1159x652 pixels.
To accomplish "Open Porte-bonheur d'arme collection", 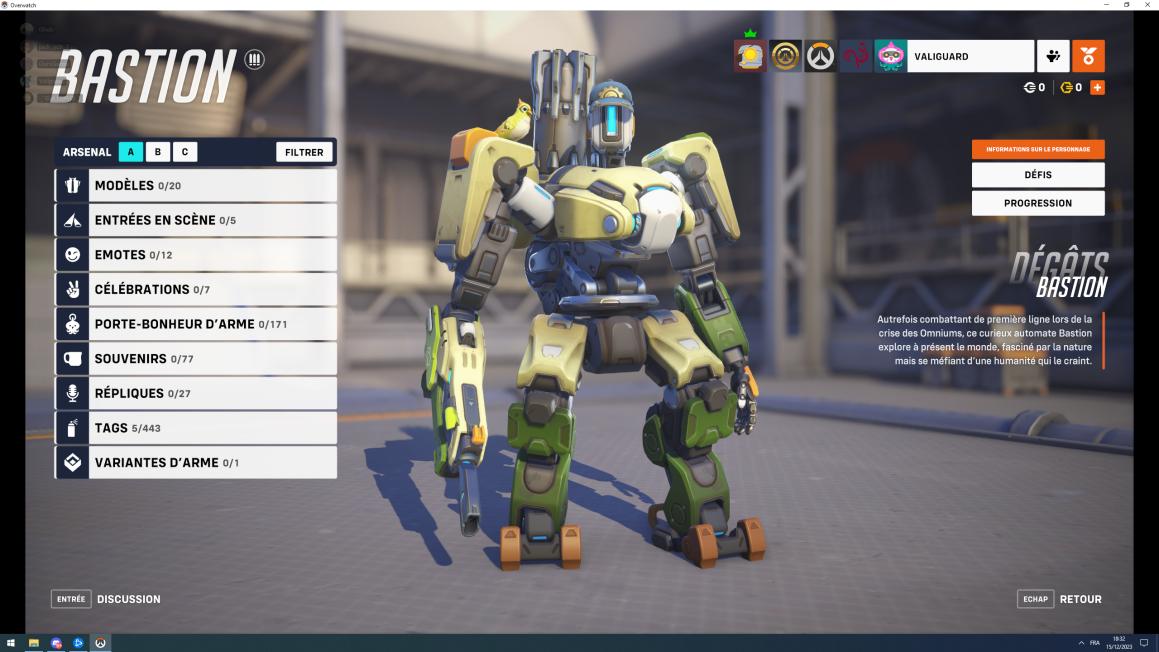I will [196, 324].
